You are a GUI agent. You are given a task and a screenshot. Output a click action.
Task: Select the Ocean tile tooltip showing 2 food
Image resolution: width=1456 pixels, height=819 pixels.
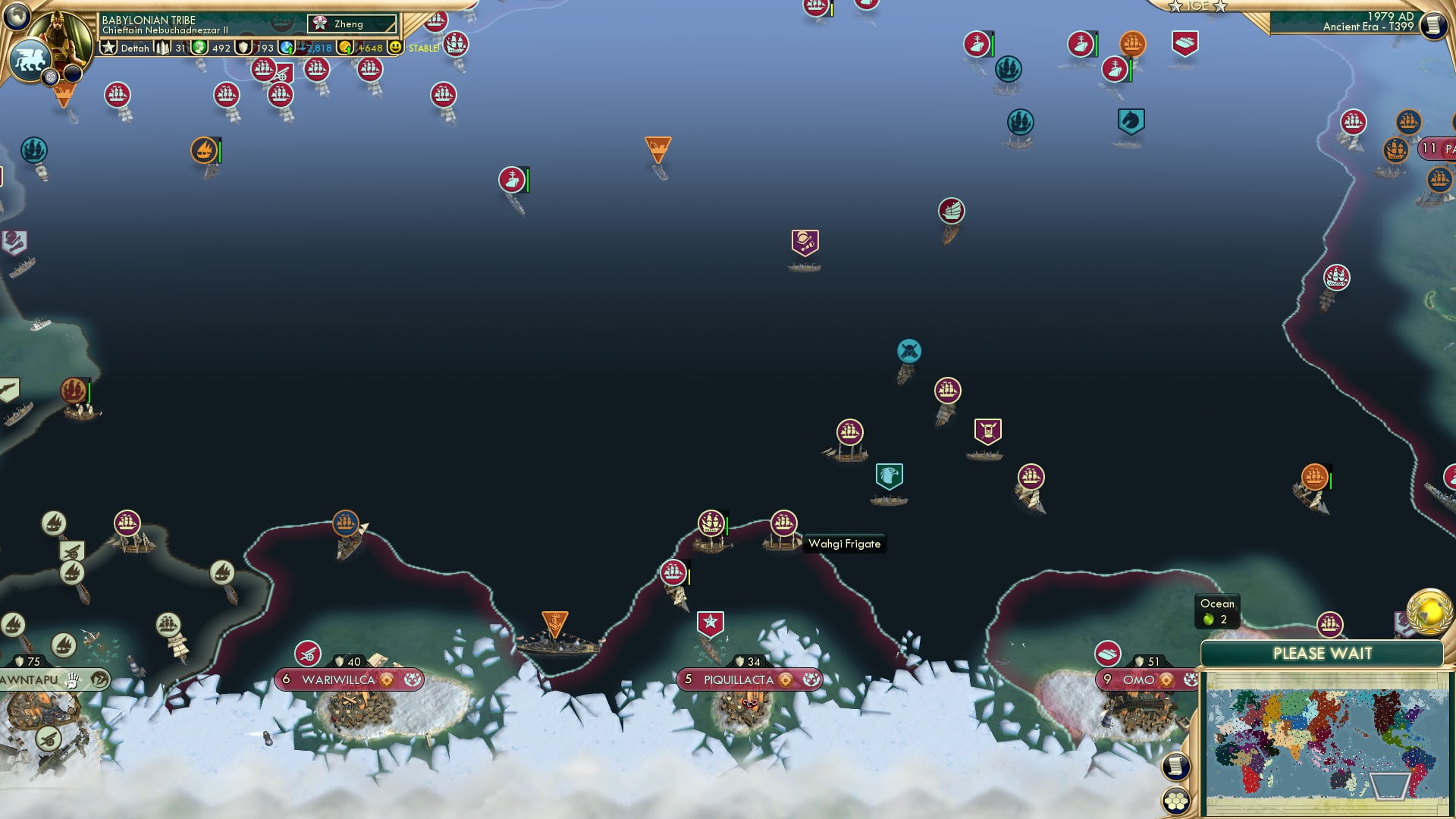pyautogui.click(x=1216, y=609)
